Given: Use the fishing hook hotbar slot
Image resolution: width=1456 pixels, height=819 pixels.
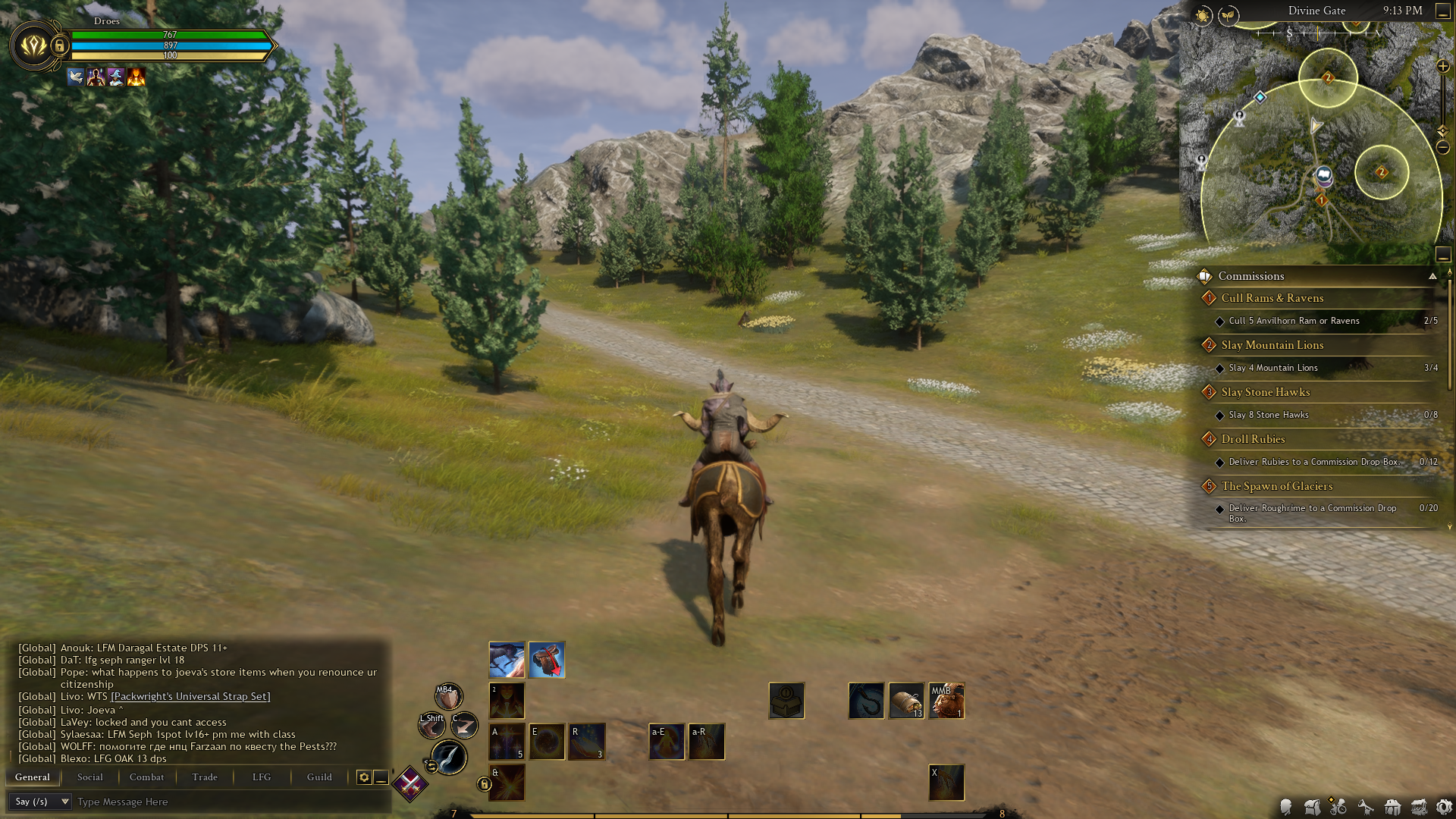Looking at the screenshot, I should pyautogui.click(x=866, y=700).
